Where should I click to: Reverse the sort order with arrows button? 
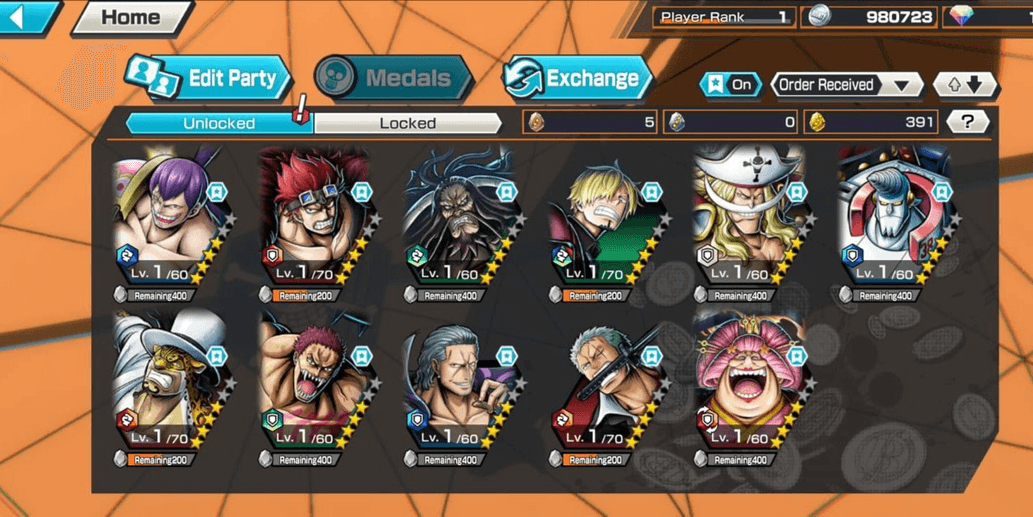[964, 85]
